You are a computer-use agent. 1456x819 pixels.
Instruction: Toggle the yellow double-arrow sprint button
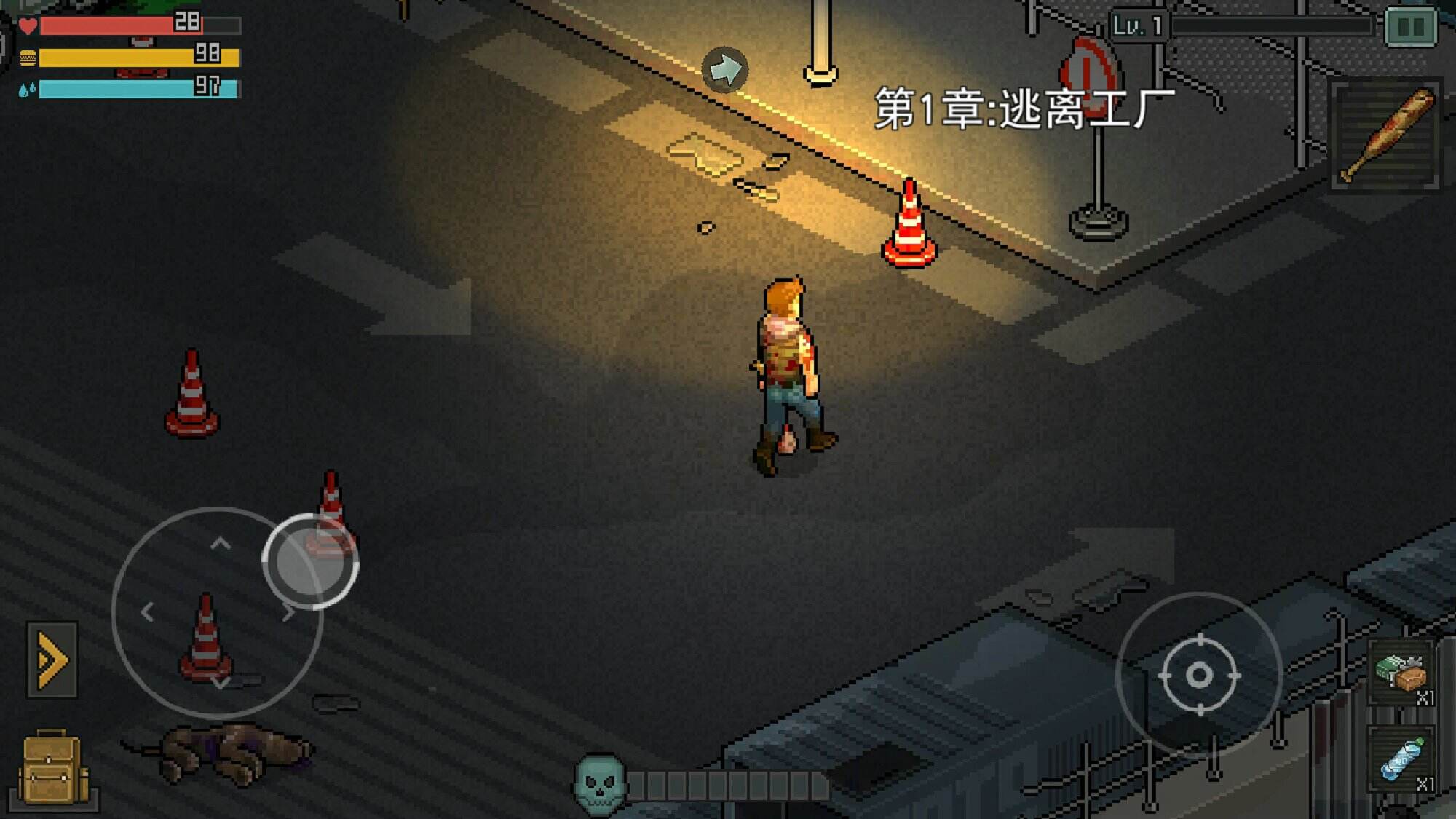click(52, 660)
